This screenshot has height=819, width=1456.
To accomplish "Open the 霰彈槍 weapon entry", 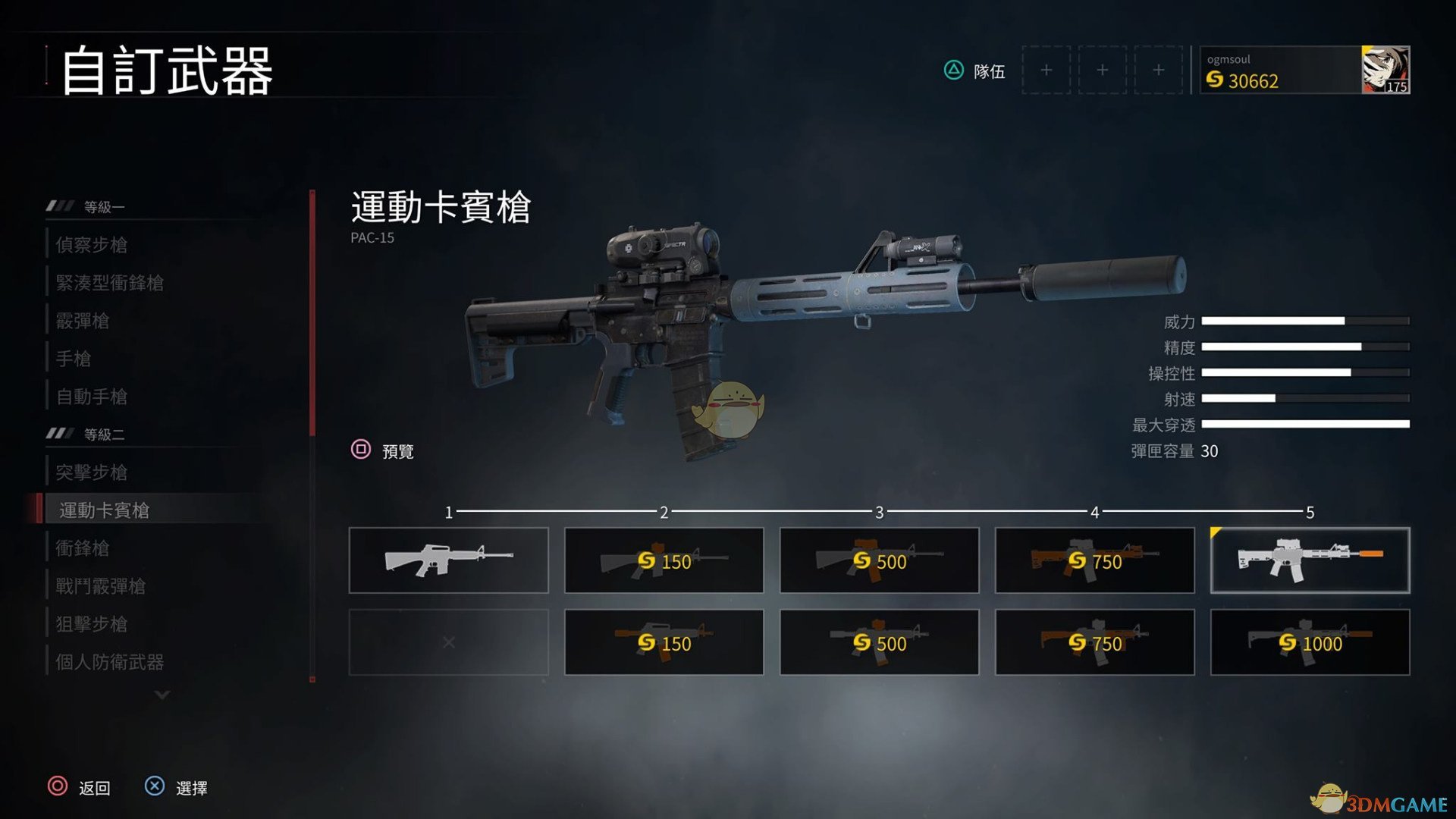I will pyautogui.click(x=83, y=321).
